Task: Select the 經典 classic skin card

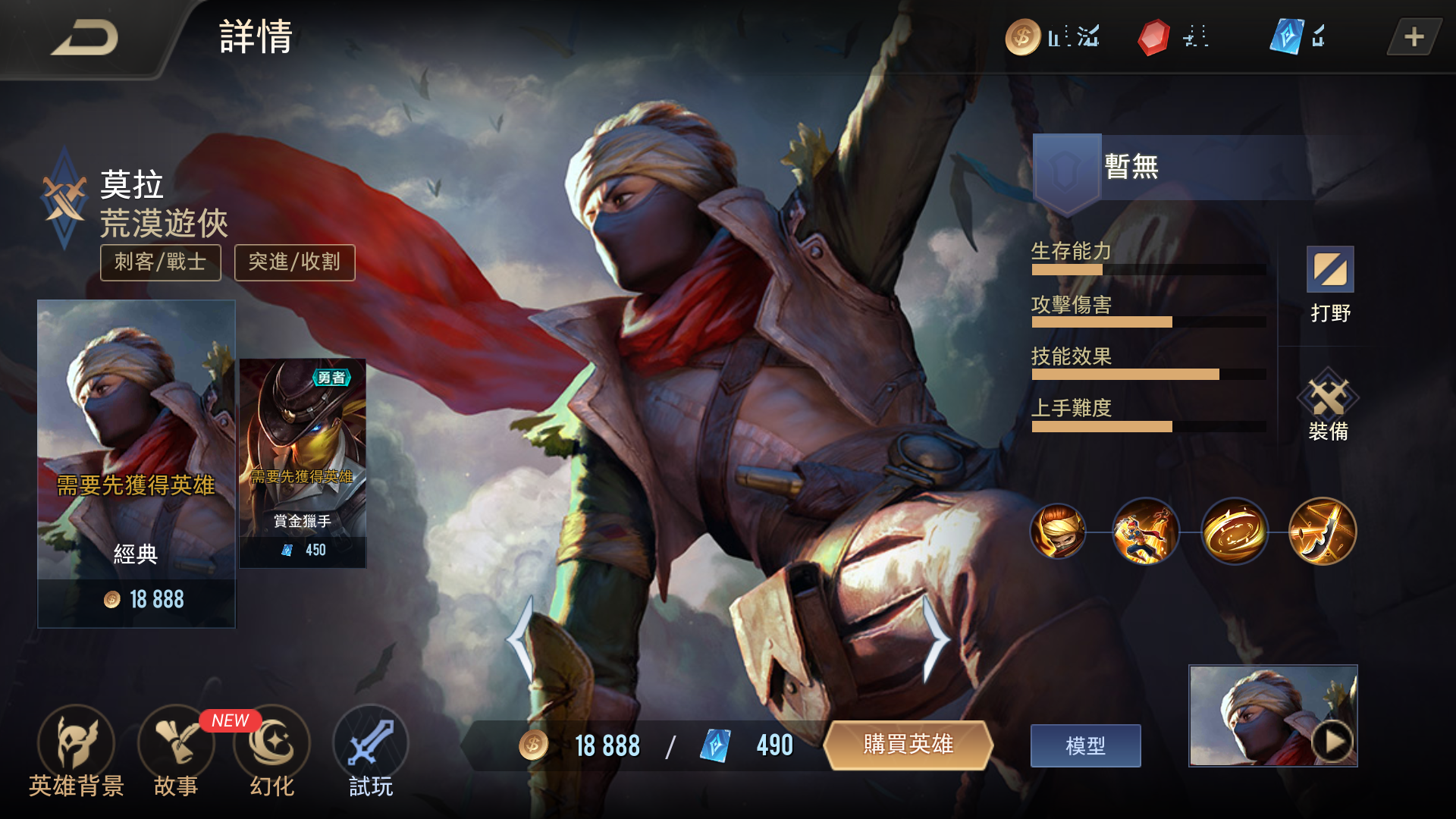Action: point(136,463)
